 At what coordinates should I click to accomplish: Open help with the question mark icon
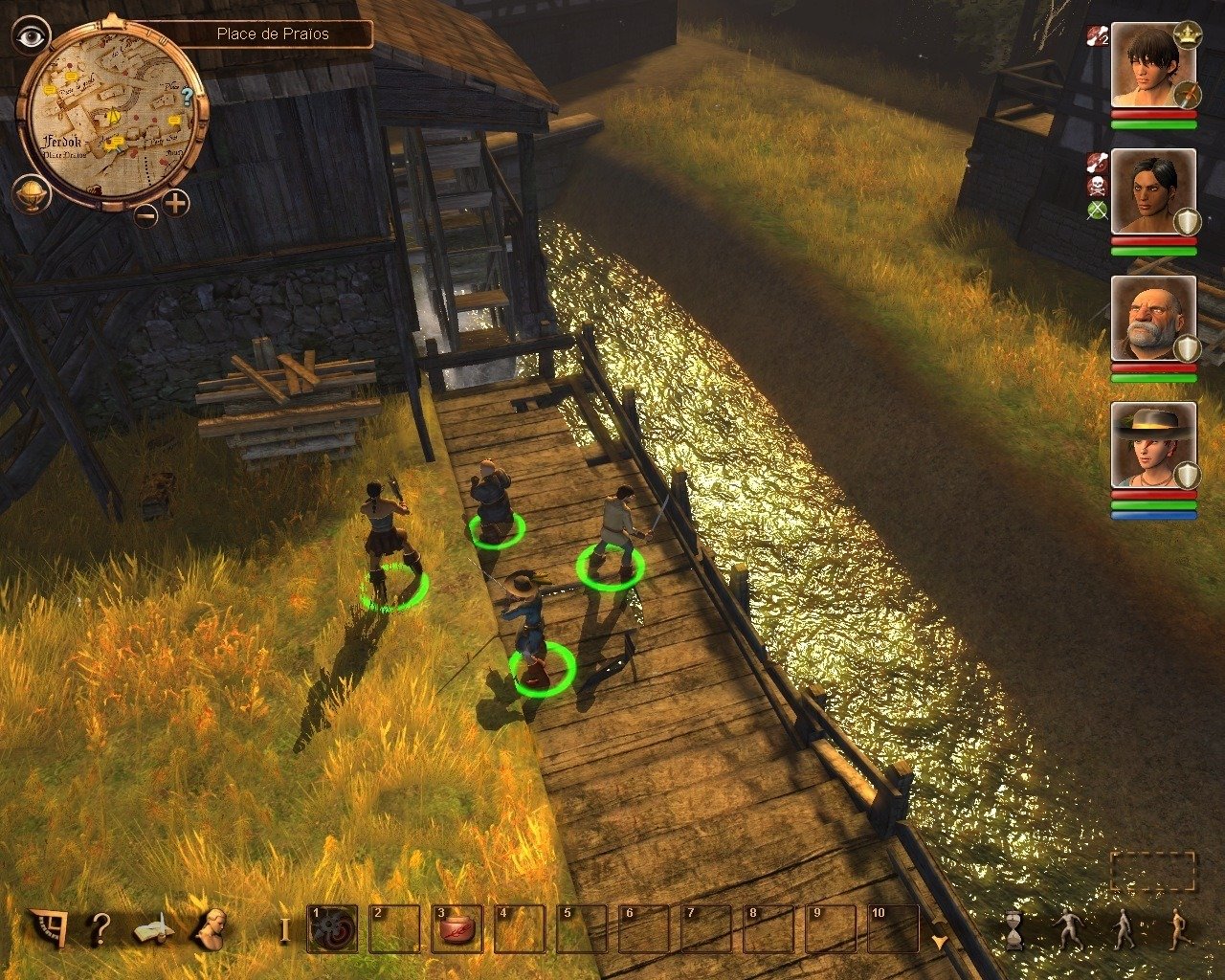(100, 928)
